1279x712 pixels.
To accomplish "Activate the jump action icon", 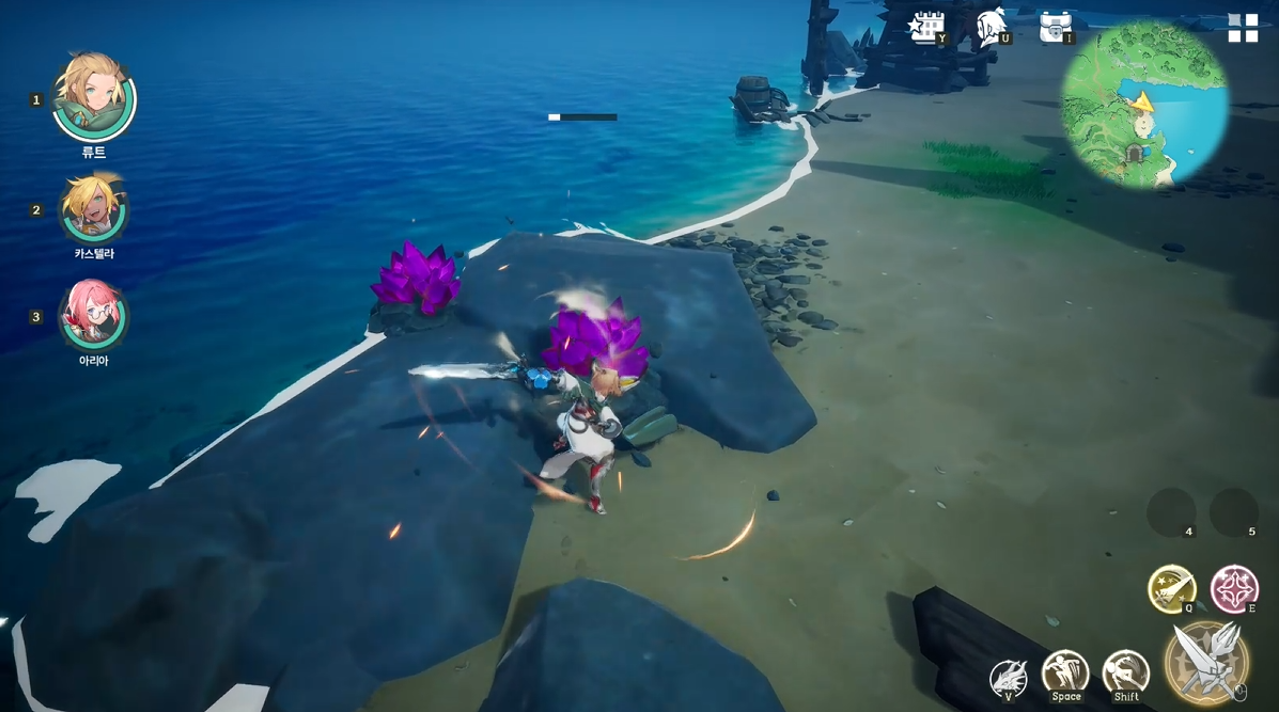I will point(1065,675).
